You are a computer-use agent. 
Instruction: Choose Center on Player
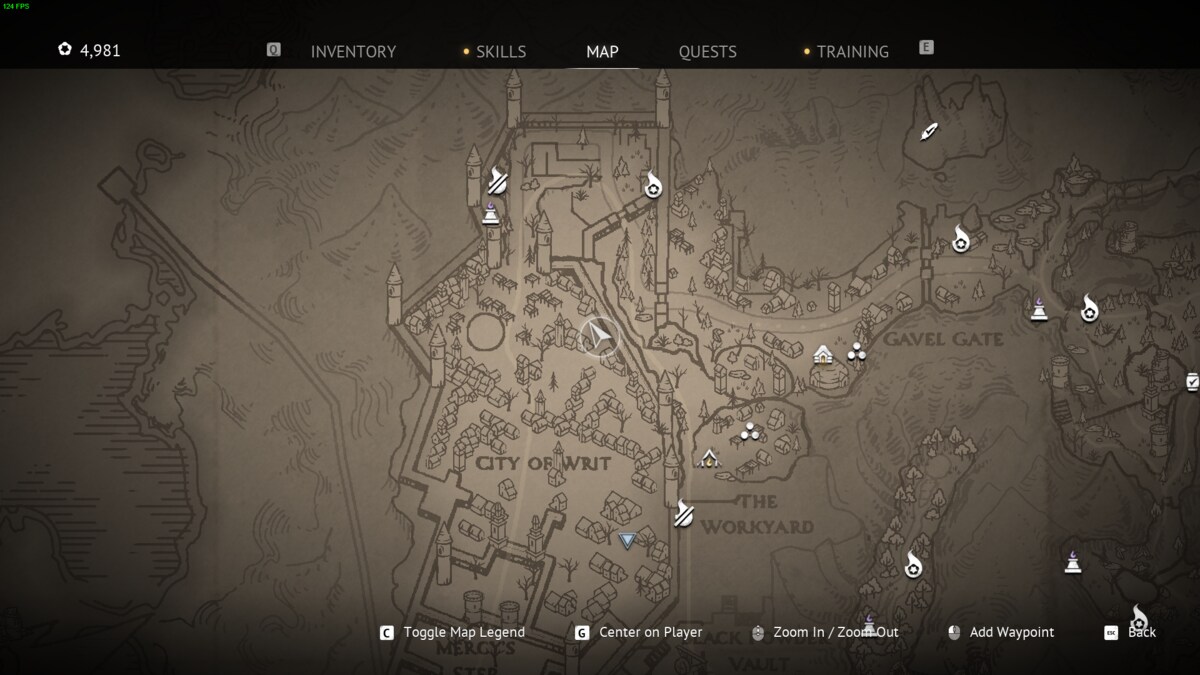click(x=650, y=632)
